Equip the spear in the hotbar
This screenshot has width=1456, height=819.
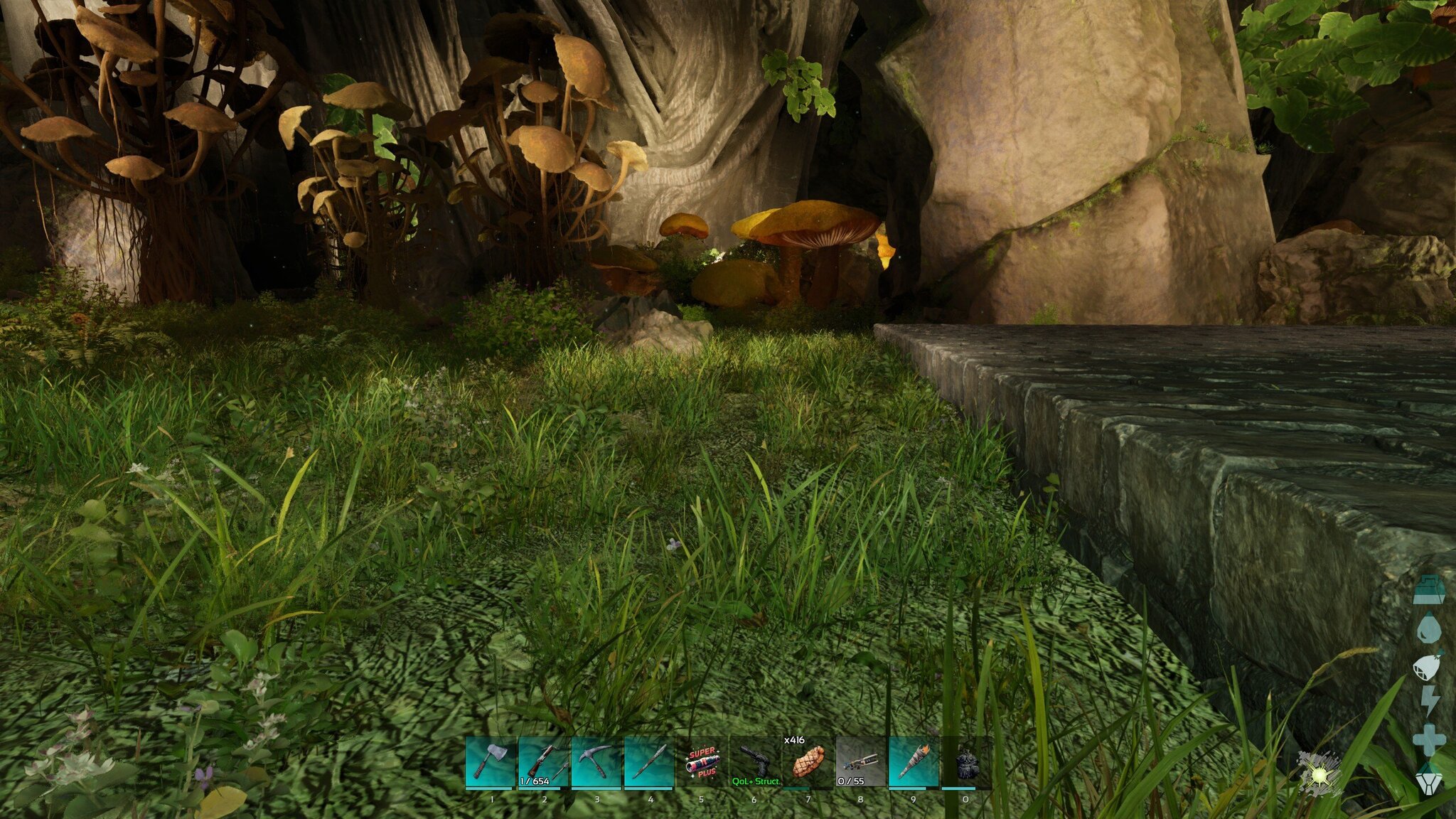[649, 762]
